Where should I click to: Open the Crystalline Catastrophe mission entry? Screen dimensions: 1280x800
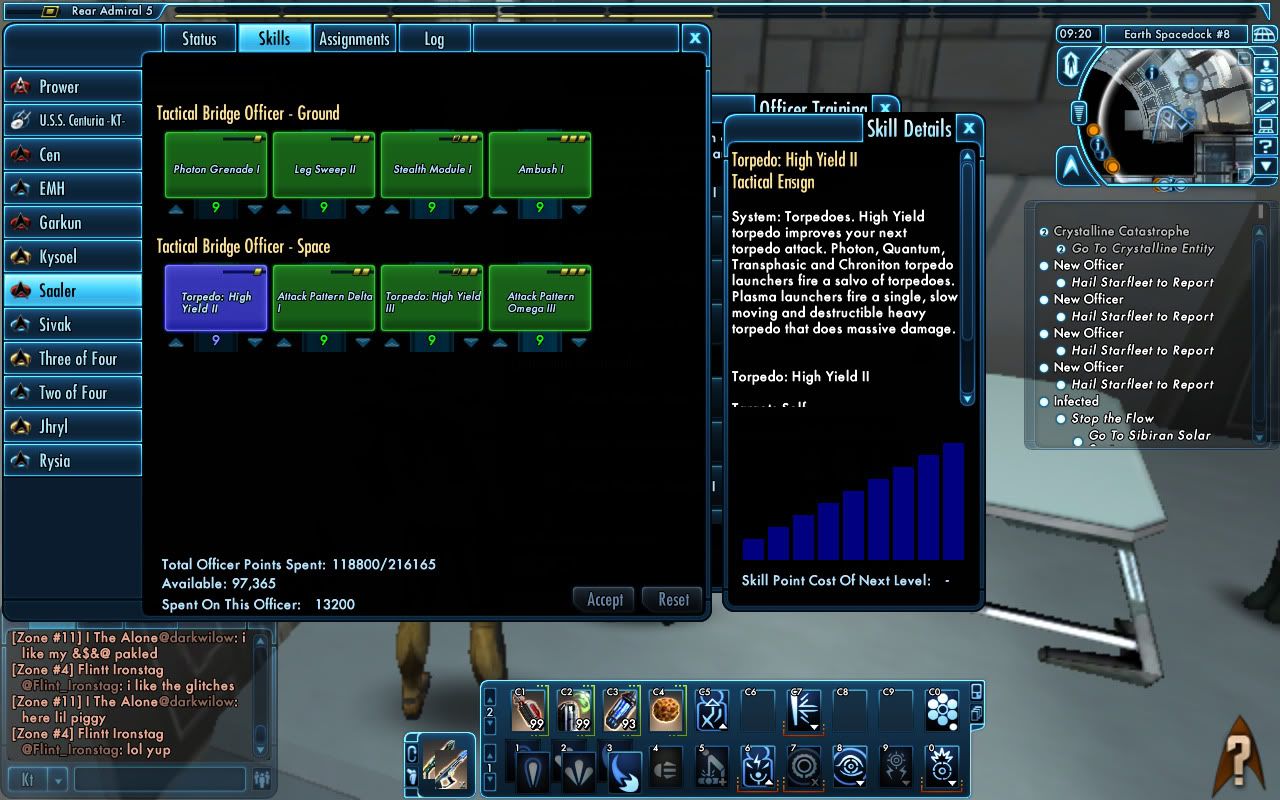pyautogui.click(x=1121, y=231)
